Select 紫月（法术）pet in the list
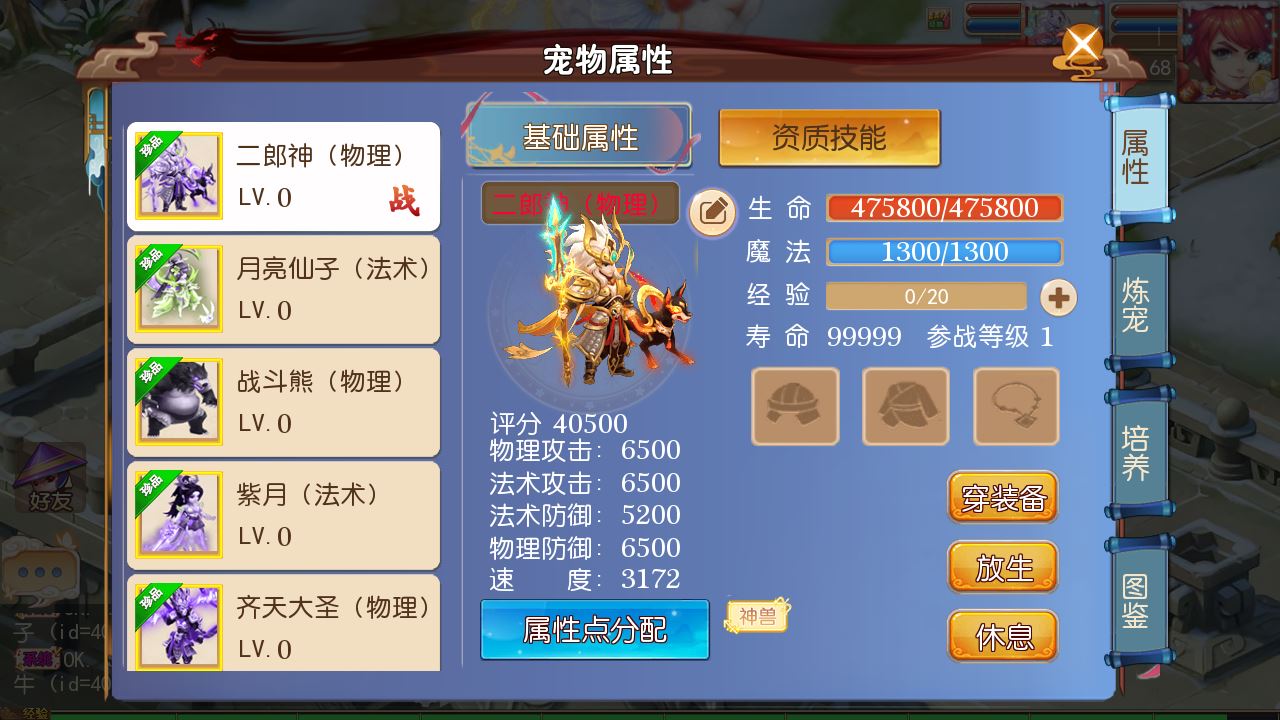Screen dimensions: 1280x720 tap(283, 515)
